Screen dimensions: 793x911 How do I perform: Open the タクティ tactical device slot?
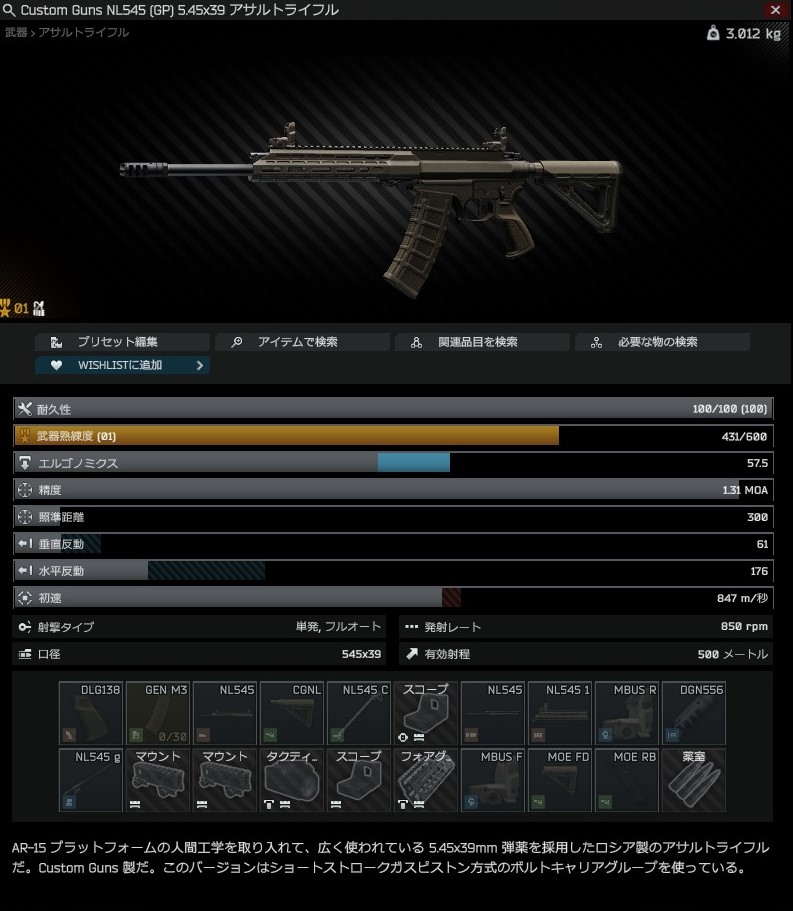coord(292,780)
